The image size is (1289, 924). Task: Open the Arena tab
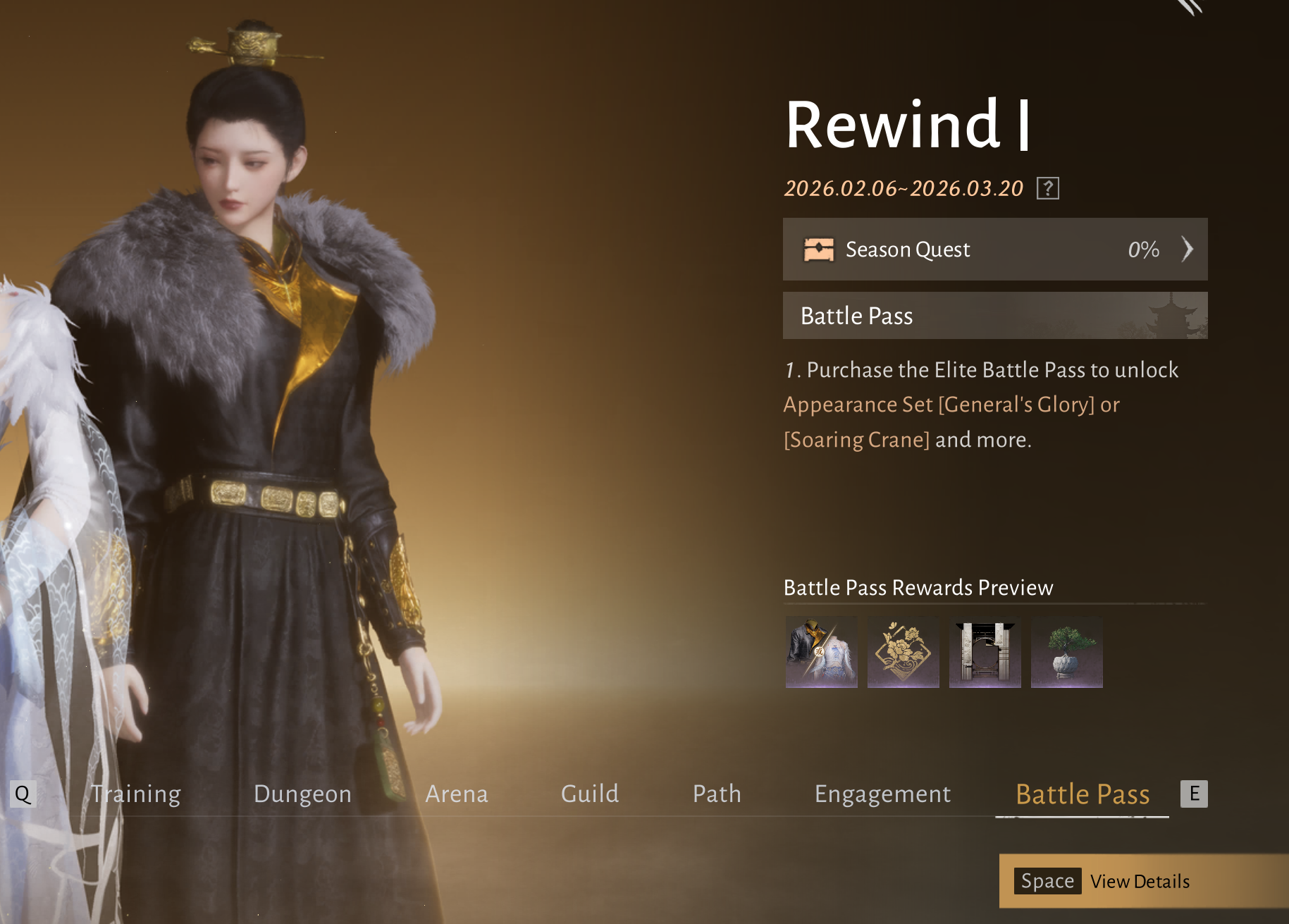coord(457,794)
